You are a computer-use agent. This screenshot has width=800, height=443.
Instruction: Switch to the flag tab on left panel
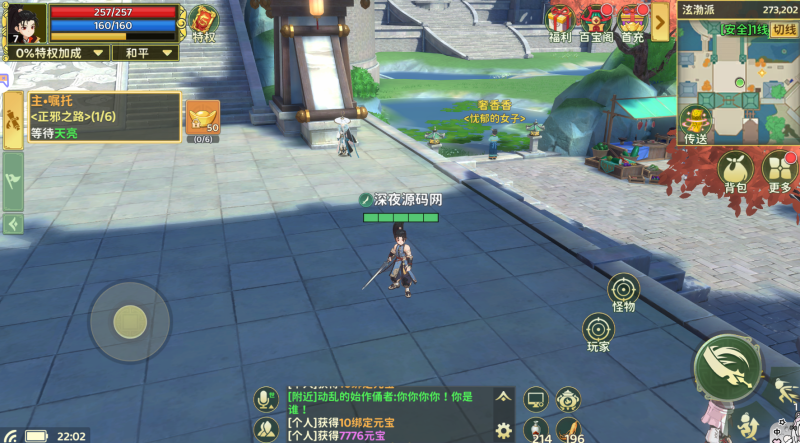click(13, 180)
